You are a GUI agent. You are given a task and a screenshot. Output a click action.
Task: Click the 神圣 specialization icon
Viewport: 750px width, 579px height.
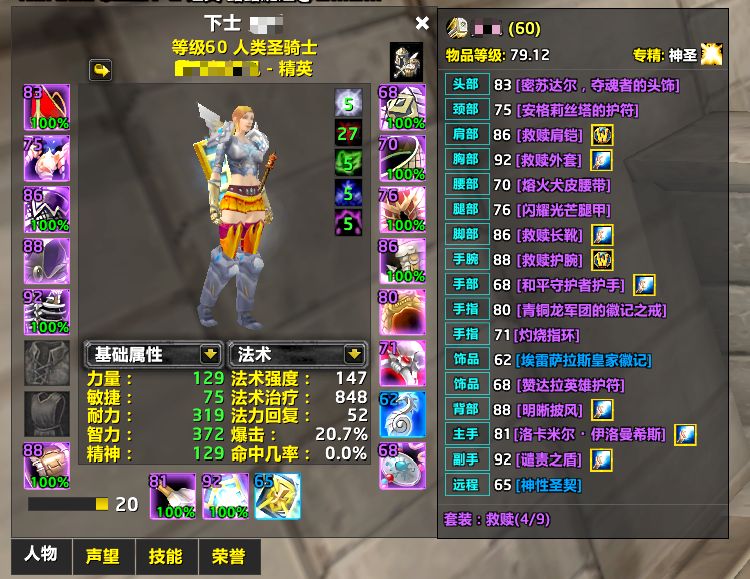click(711, 55)
